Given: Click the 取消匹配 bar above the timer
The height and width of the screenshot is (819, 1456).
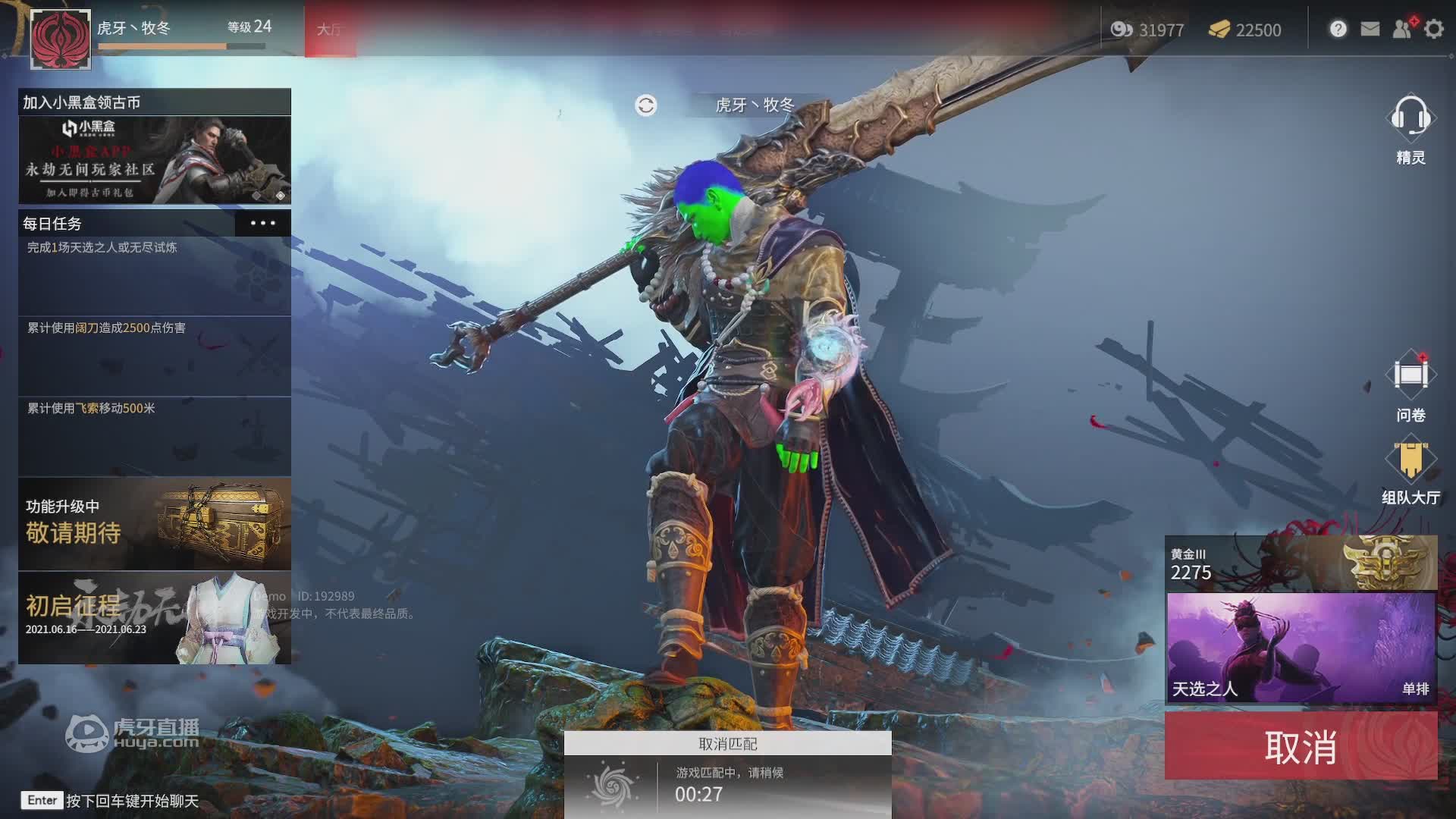Looking at the screenshot, I should (x=727, y=744).
